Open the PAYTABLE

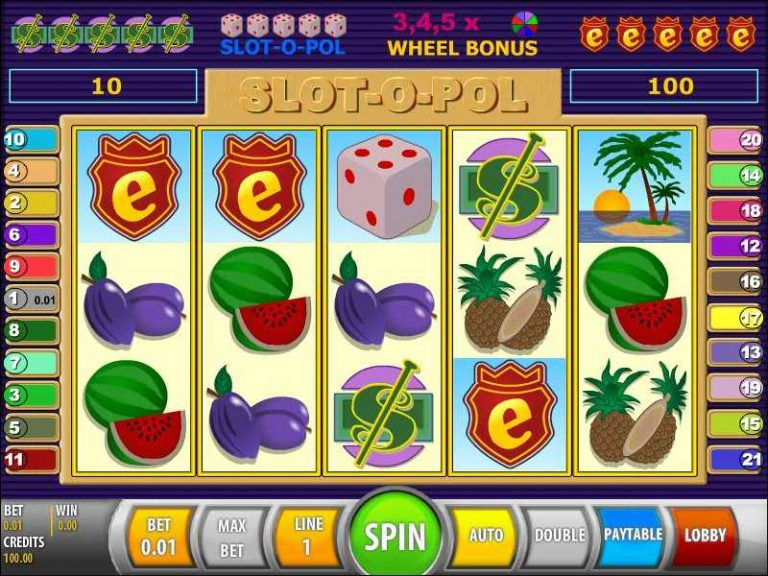click(632, 535)
